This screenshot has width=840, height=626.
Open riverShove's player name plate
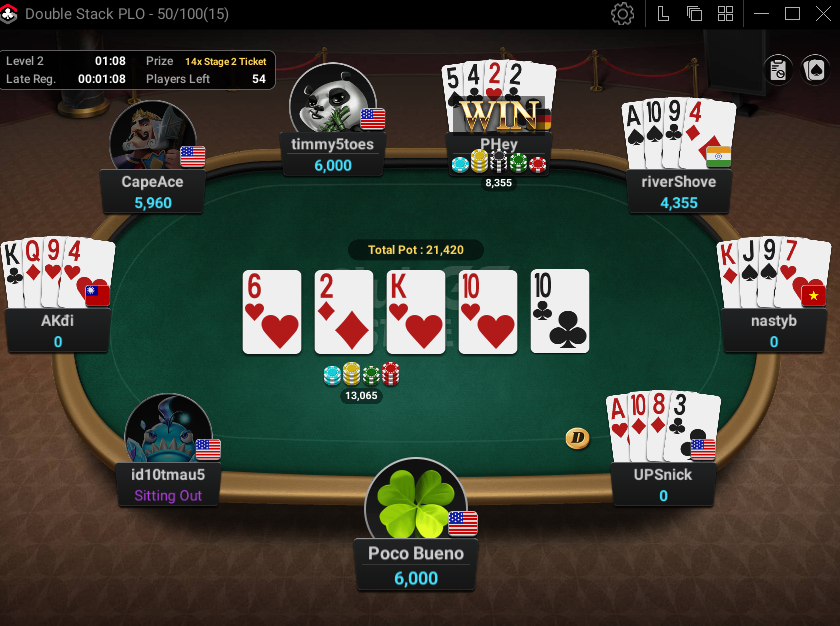point(678,192)
